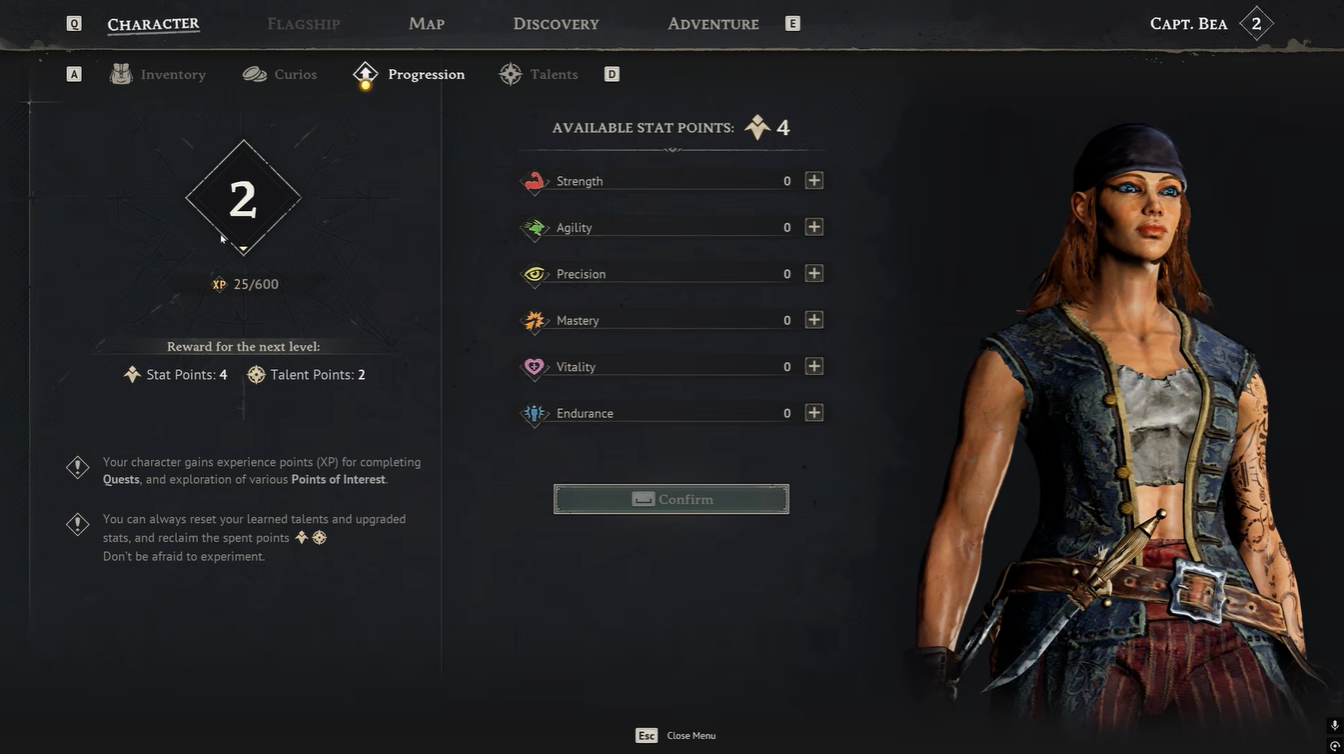This screenshot has width=1344, height=754.
Task: Add a point to Endurance
Action: (814, 413)
